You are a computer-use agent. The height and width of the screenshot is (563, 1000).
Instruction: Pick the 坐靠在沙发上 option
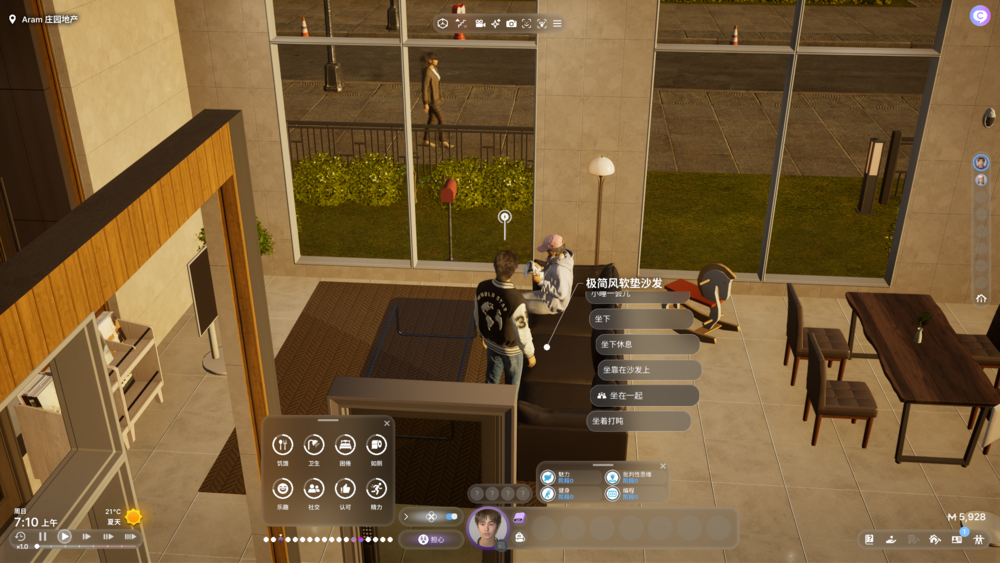(649, 370)
